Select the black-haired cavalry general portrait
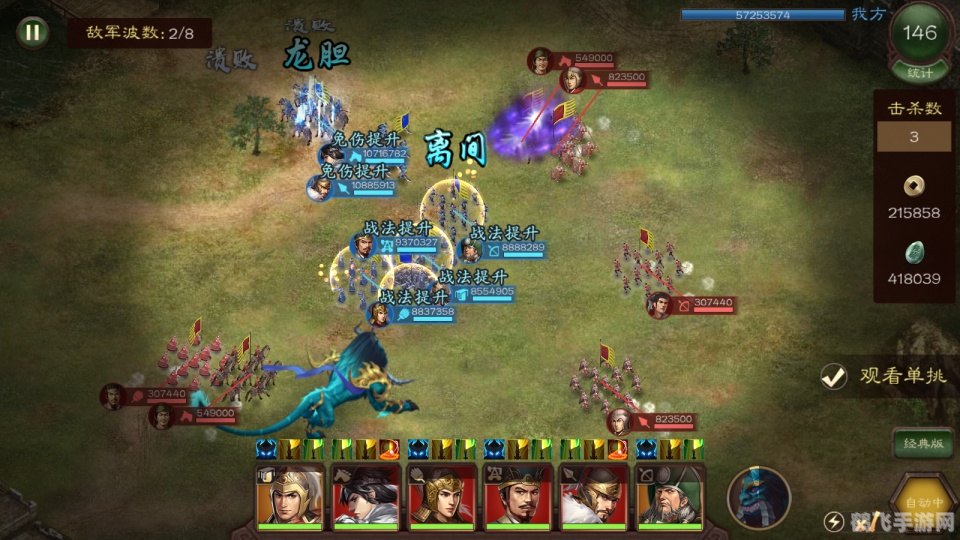The height and width of the screenshot is (540, 960). (x=366, y=495)
